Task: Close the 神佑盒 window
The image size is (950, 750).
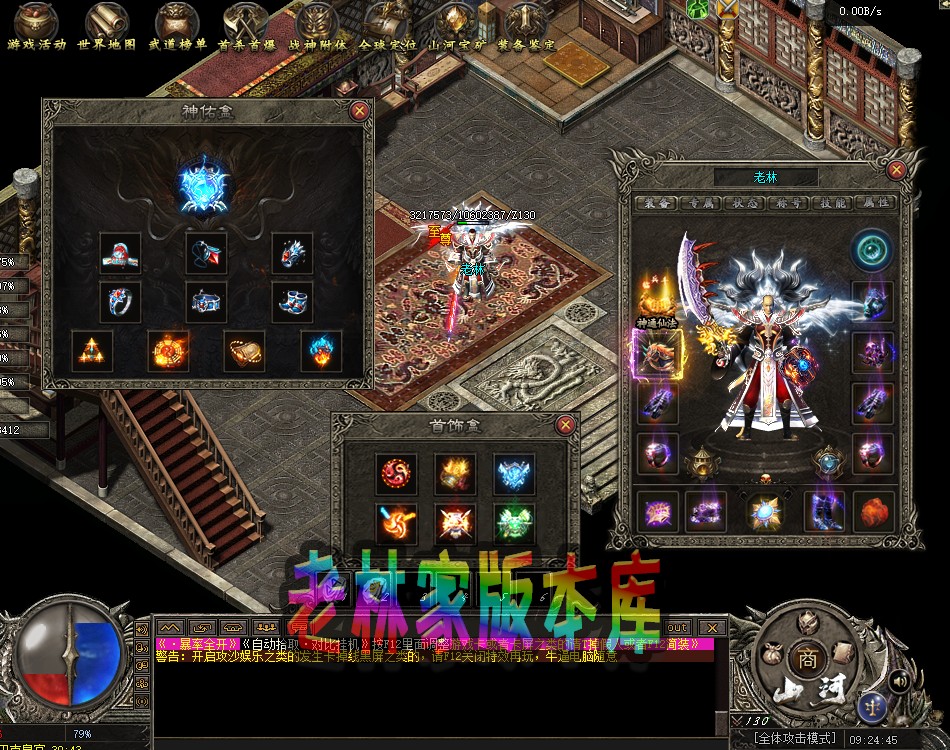Action: click(x=360, y=111)
